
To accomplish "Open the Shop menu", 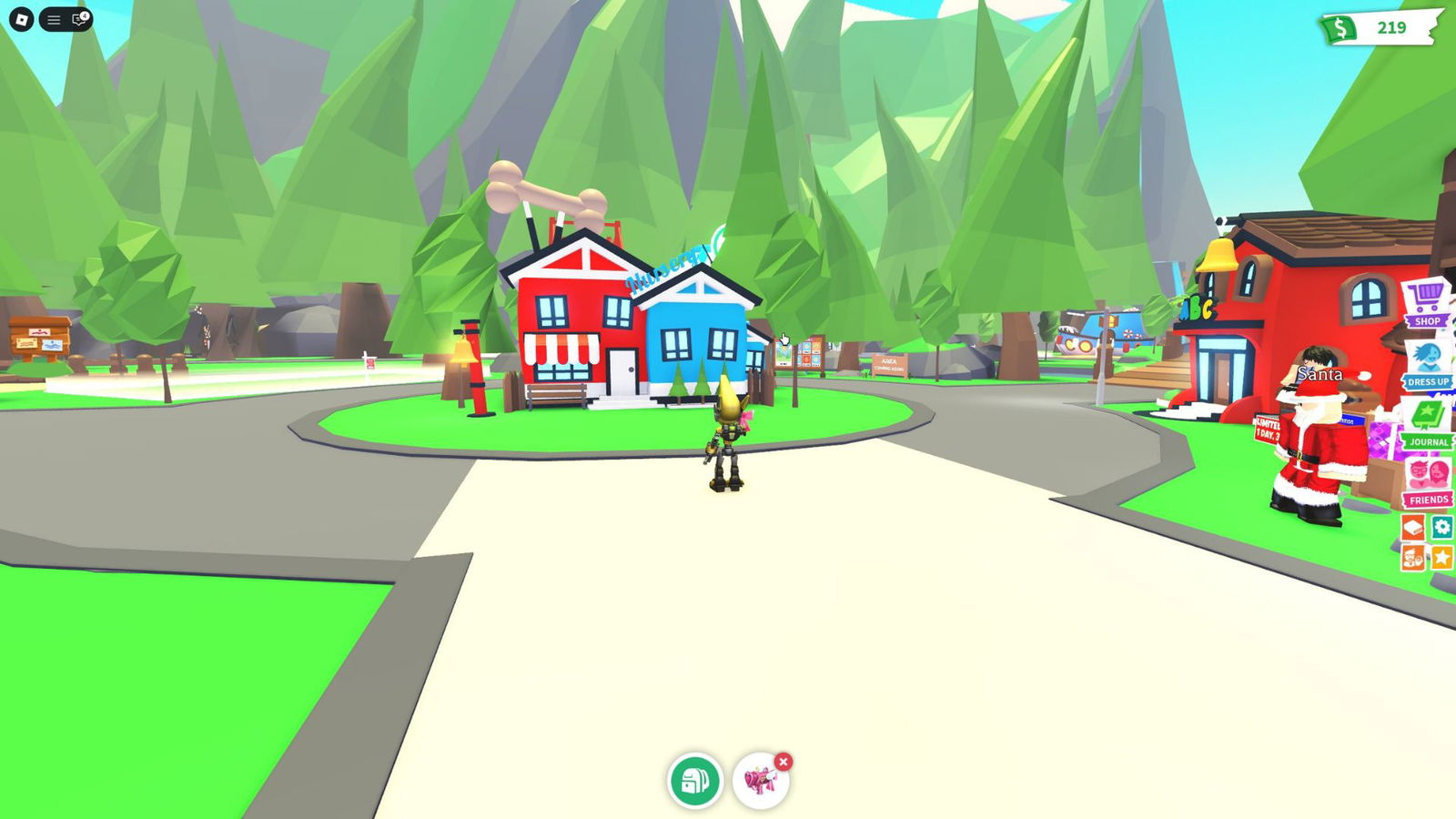I will click(1426, 303).
